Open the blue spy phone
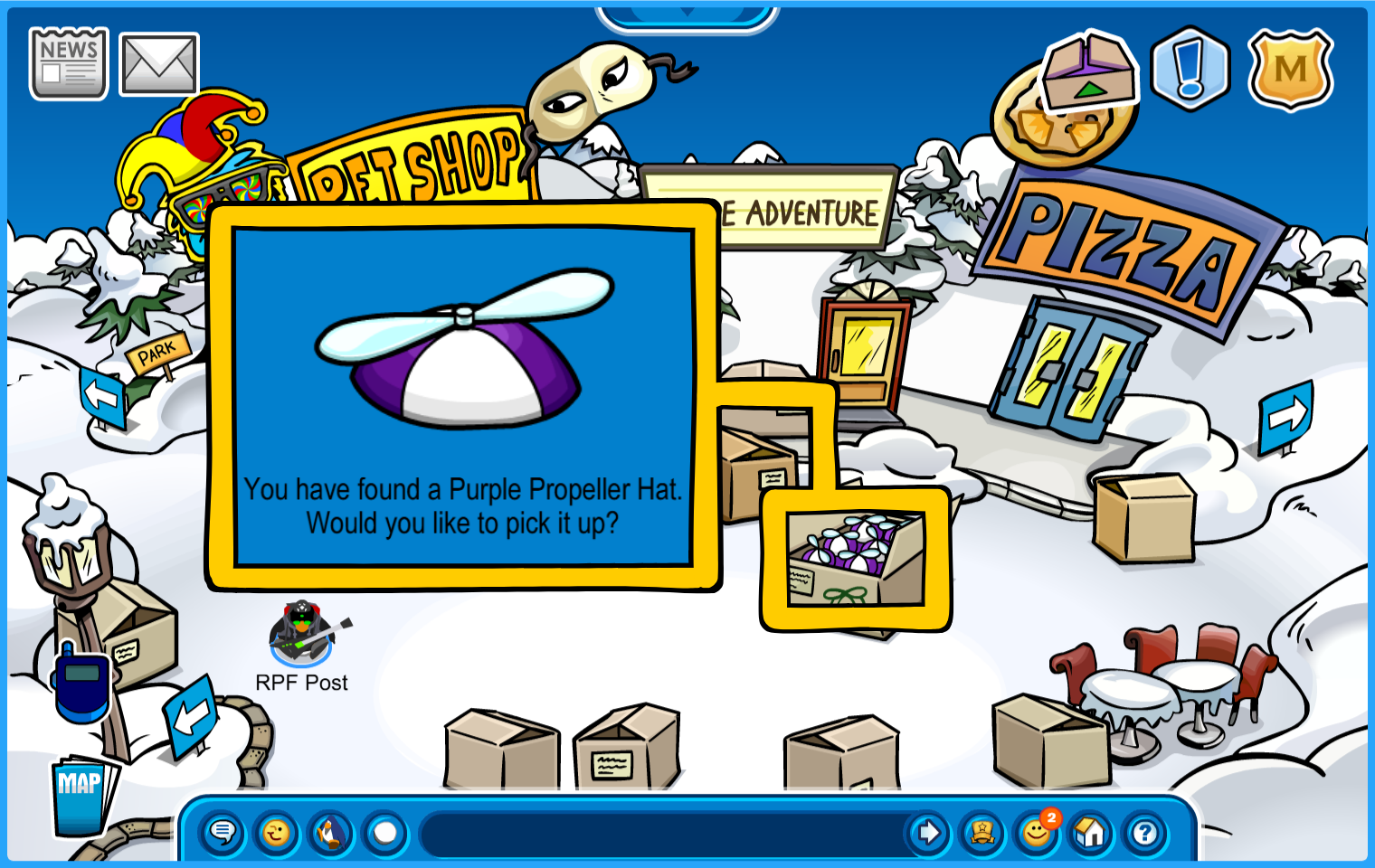 pyautogui.click(x=82, y=683)
